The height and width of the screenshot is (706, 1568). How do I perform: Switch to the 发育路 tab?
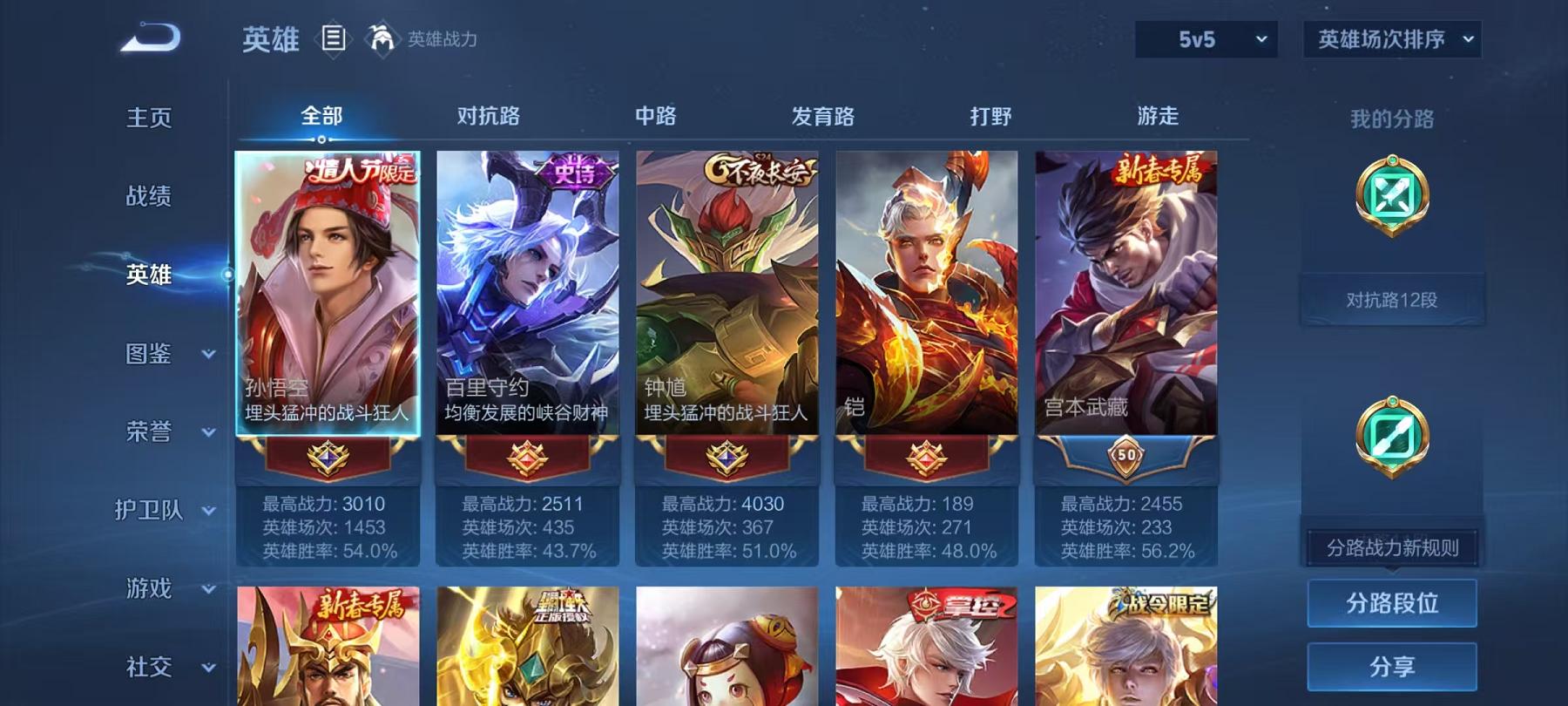click(x=823, y=115)
